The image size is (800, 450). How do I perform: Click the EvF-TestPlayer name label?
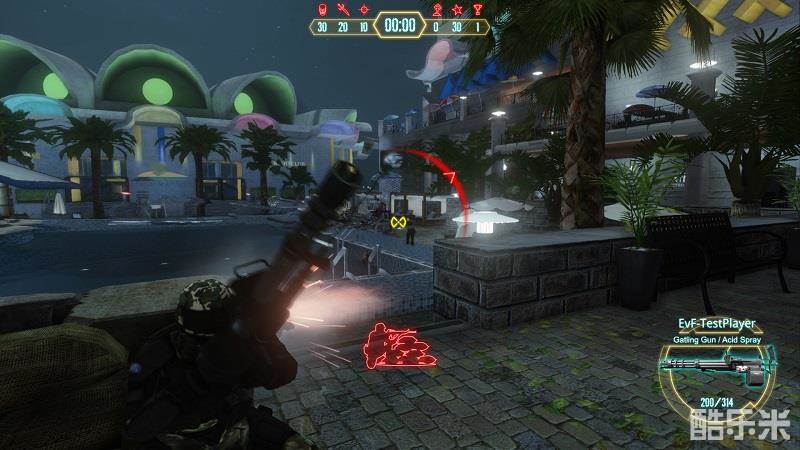[x=714, y=324]
